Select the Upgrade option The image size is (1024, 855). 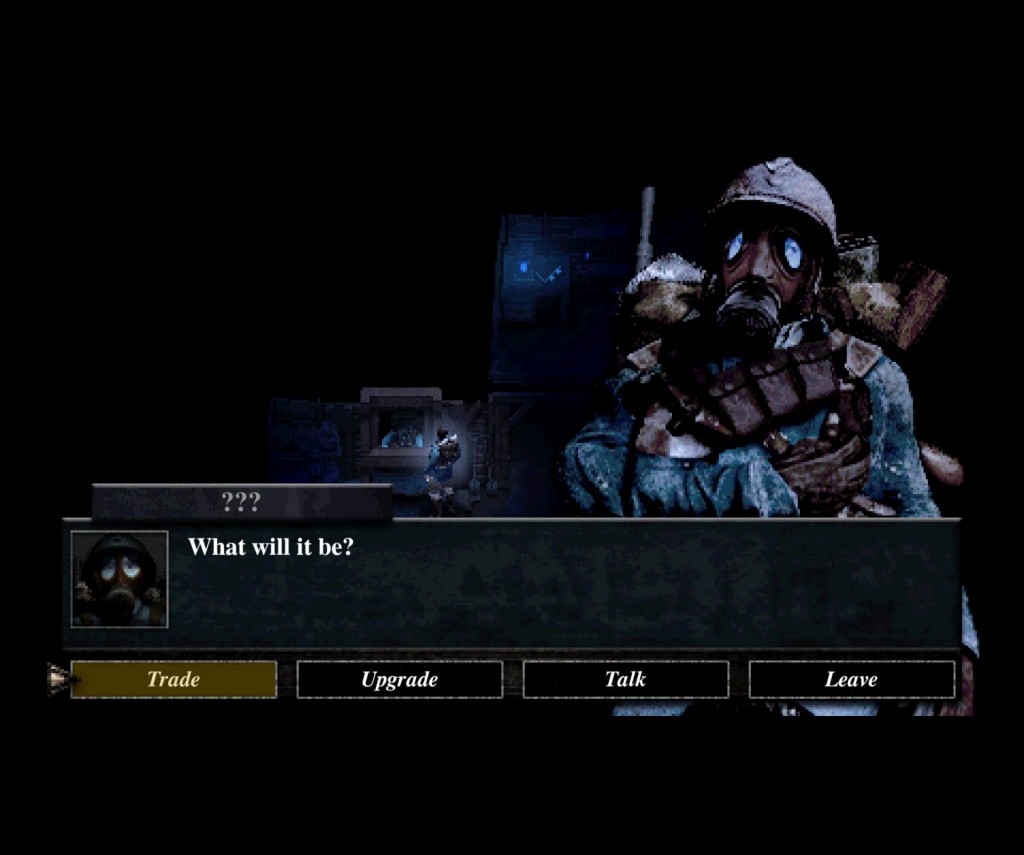click(399, 680)
